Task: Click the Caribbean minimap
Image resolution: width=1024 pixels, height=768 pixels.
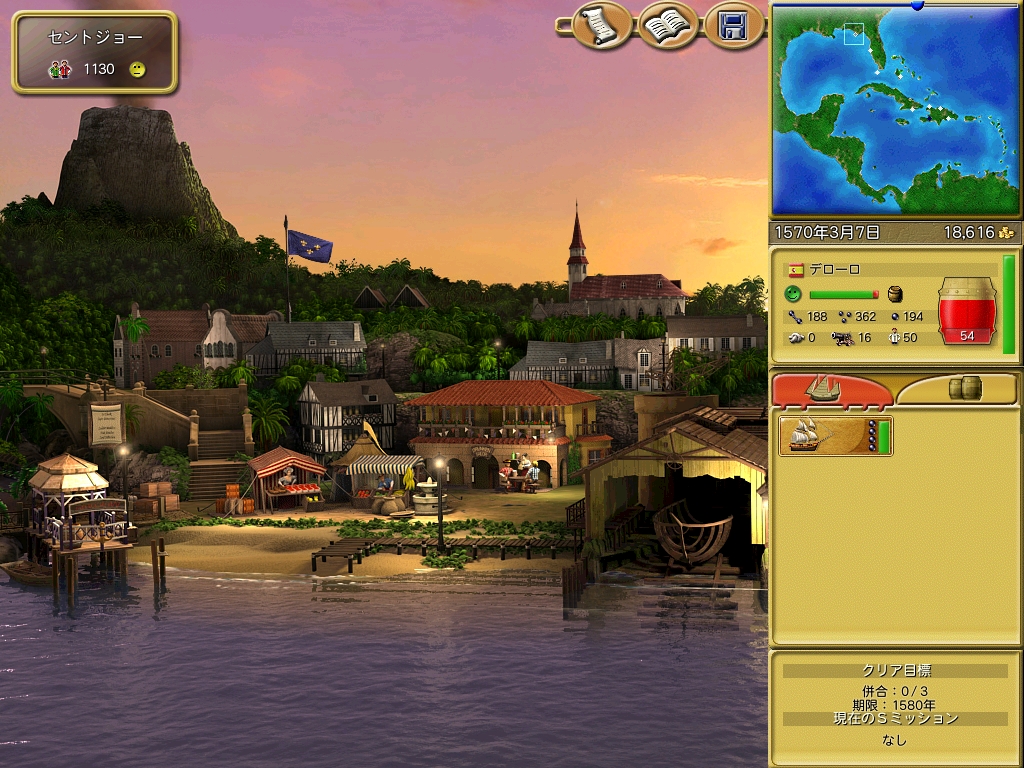Action: coord(896,110)
